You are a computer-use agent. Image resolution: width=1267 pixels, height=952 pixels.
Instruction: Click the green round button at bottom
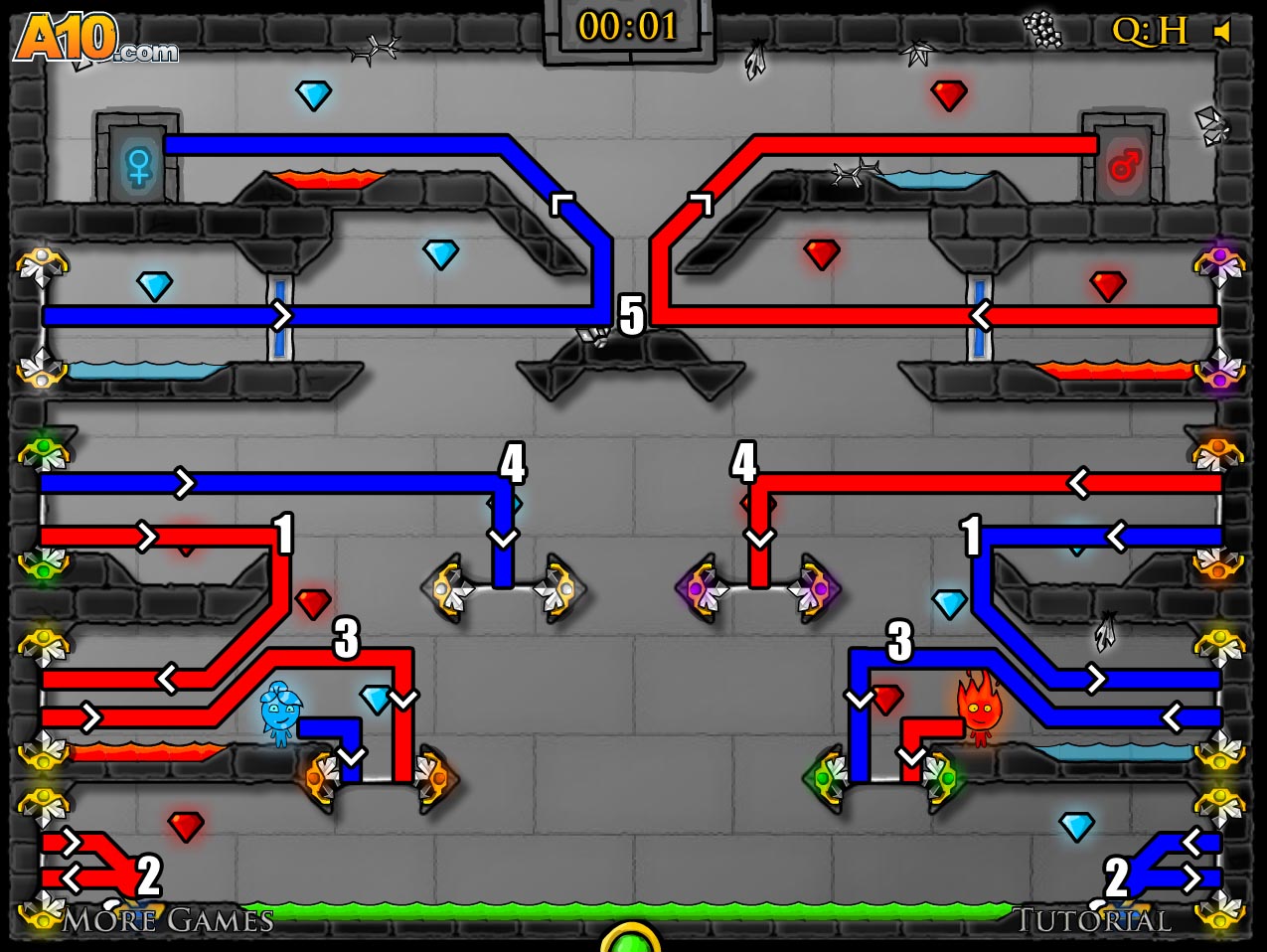(631, 939)
